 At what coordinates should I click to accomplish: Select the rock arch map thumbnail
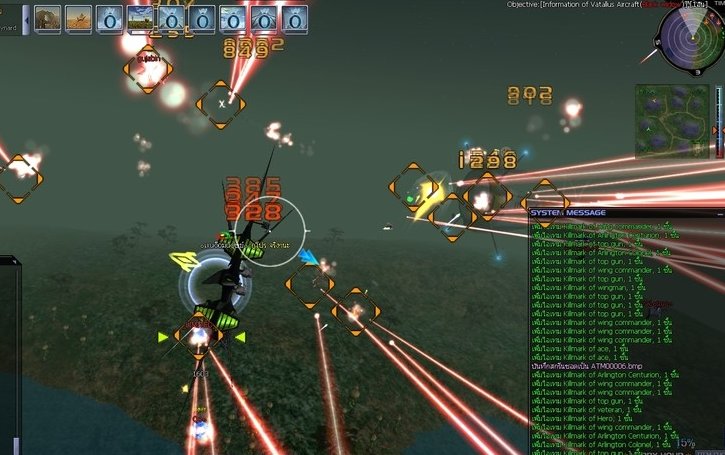tap(49, 18)
